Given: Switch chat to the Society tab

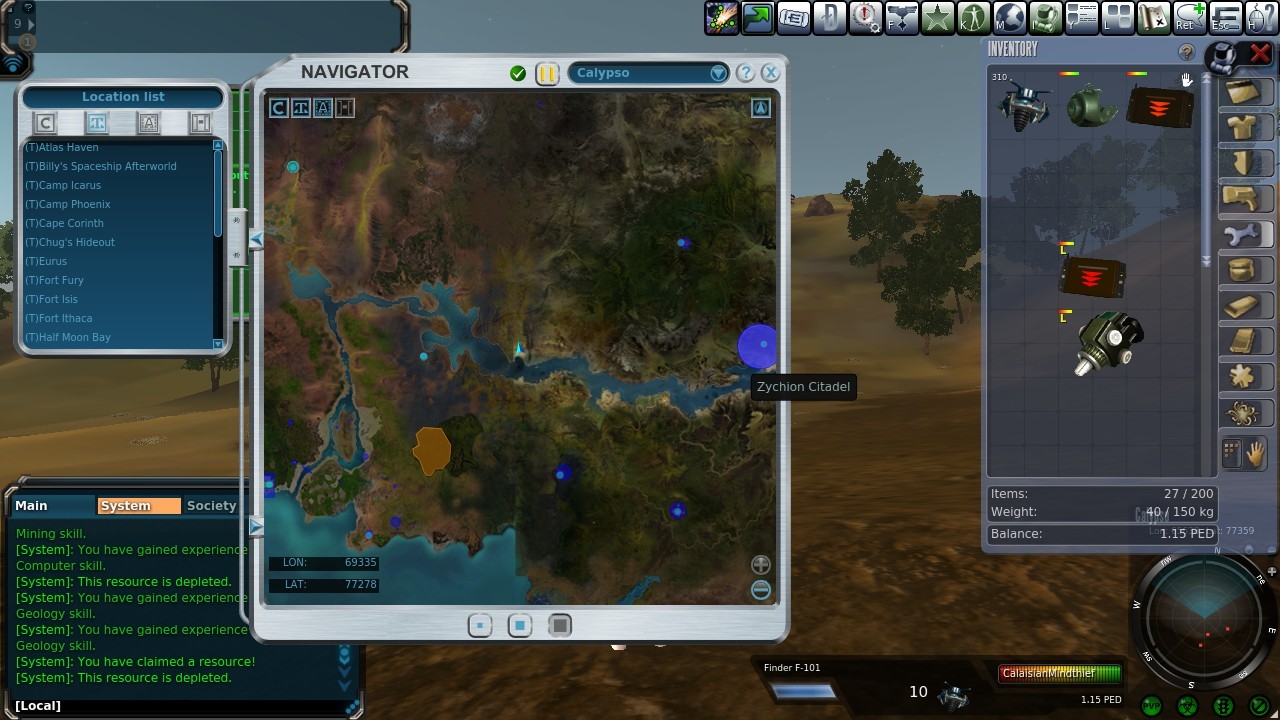Looking at the screenshot, I should pyautogui.click(x=211, y=506).
